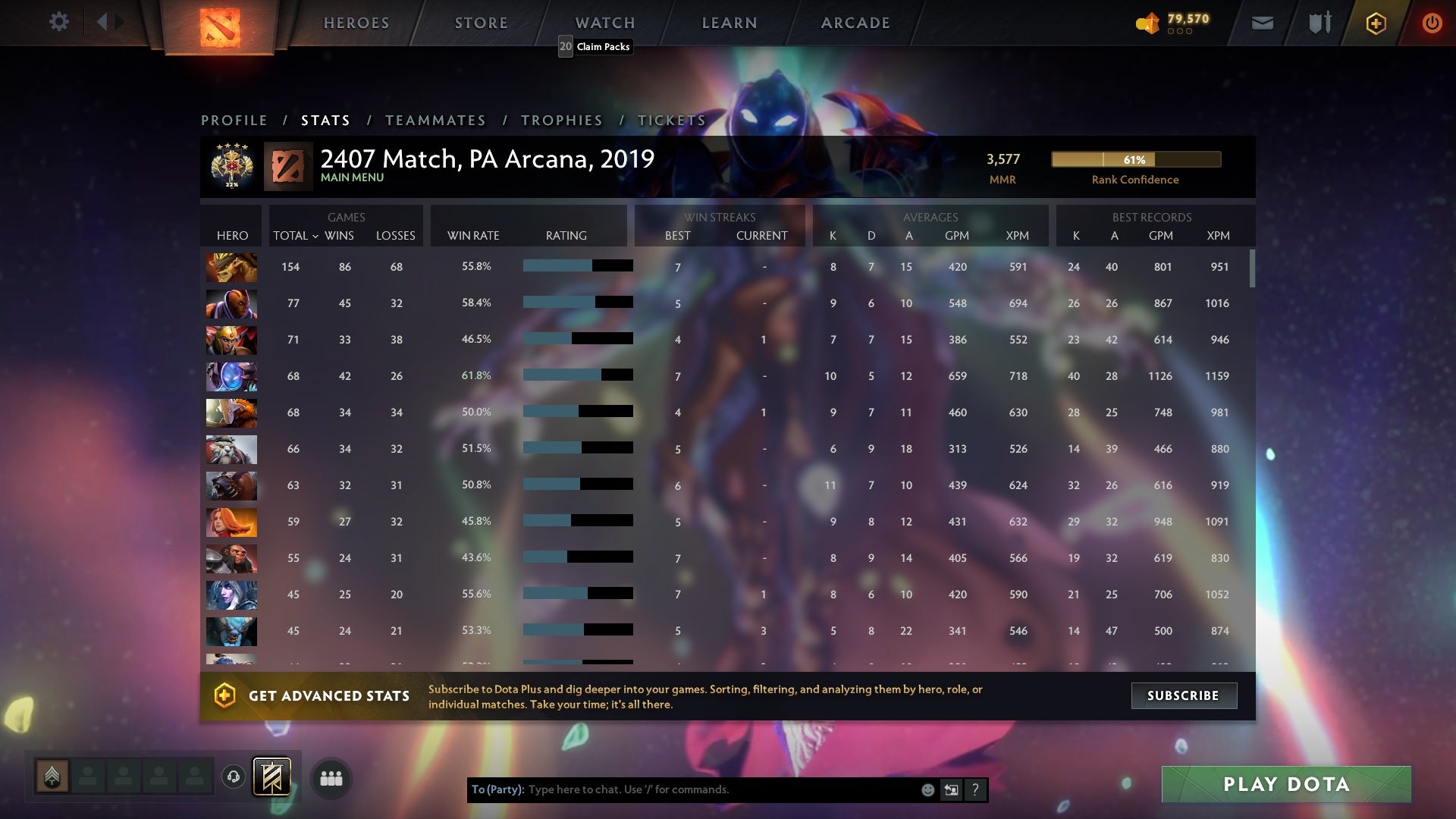1456x819 pixels.
Task: Open the Dota Plus hexagon icon
Action: (1375, 24)
